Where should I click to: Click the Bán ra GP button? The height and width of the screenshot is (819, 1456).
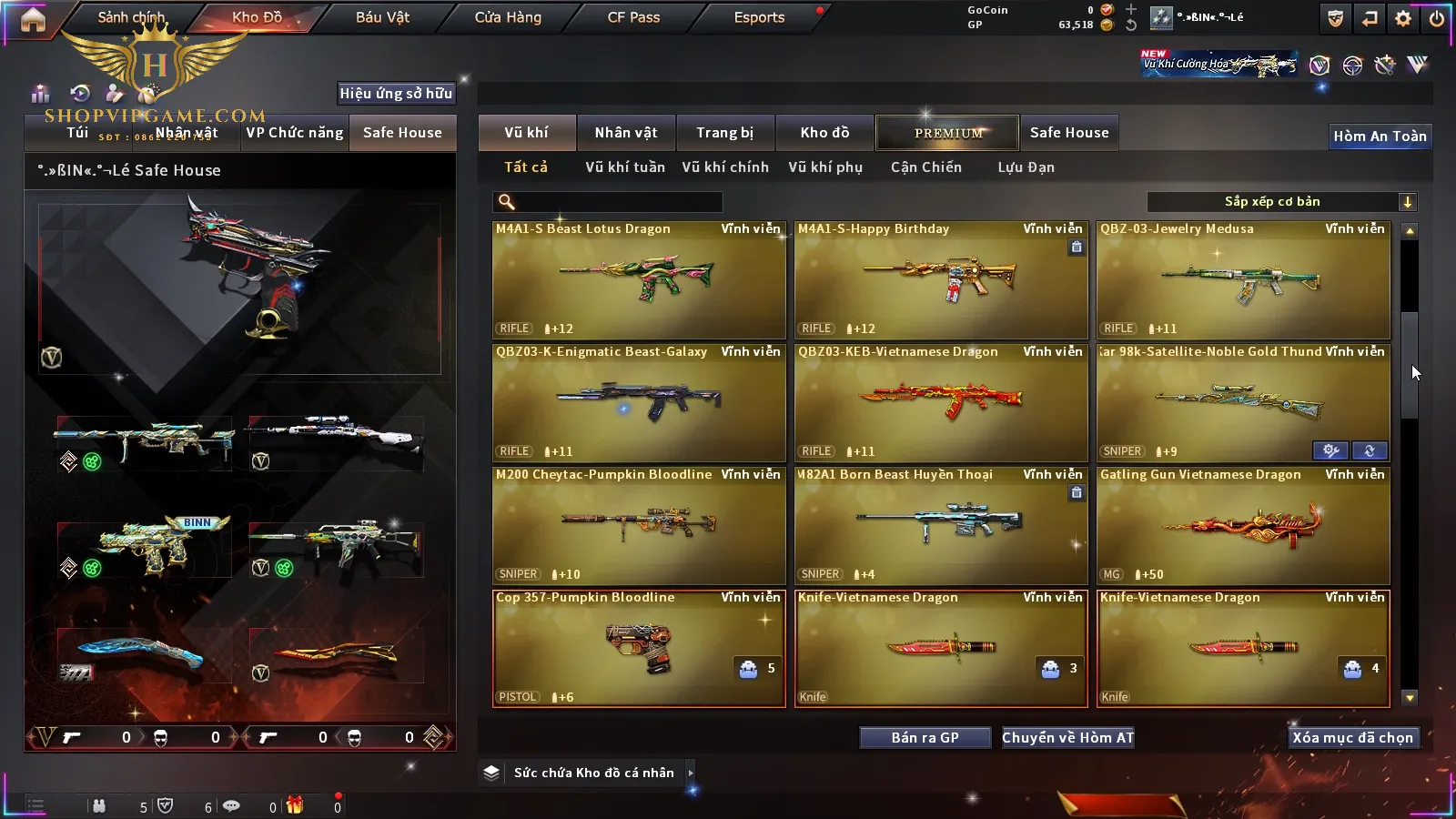[925, 738]
